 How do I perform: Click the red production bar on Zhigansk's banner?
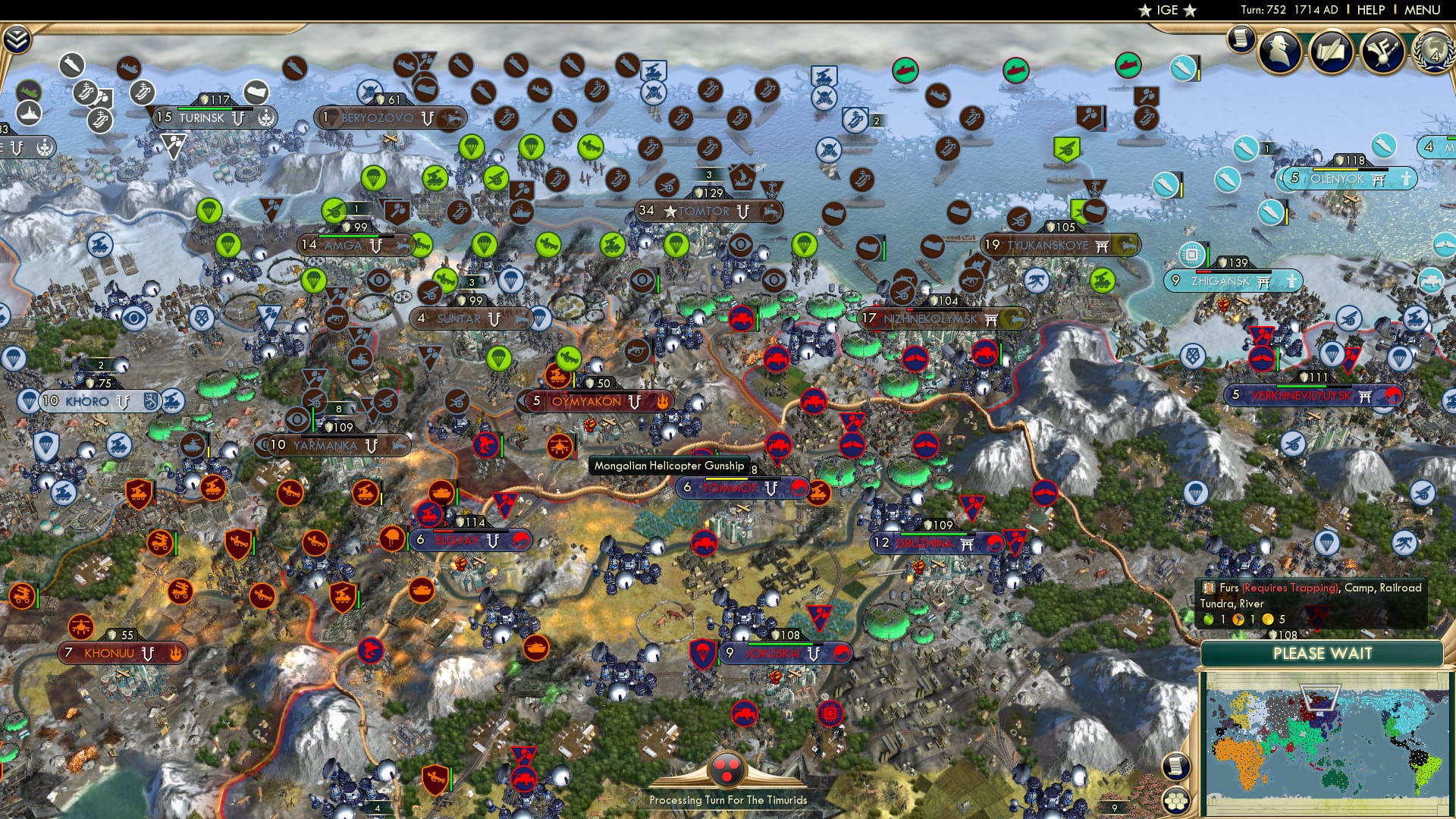coord(1203,271)
